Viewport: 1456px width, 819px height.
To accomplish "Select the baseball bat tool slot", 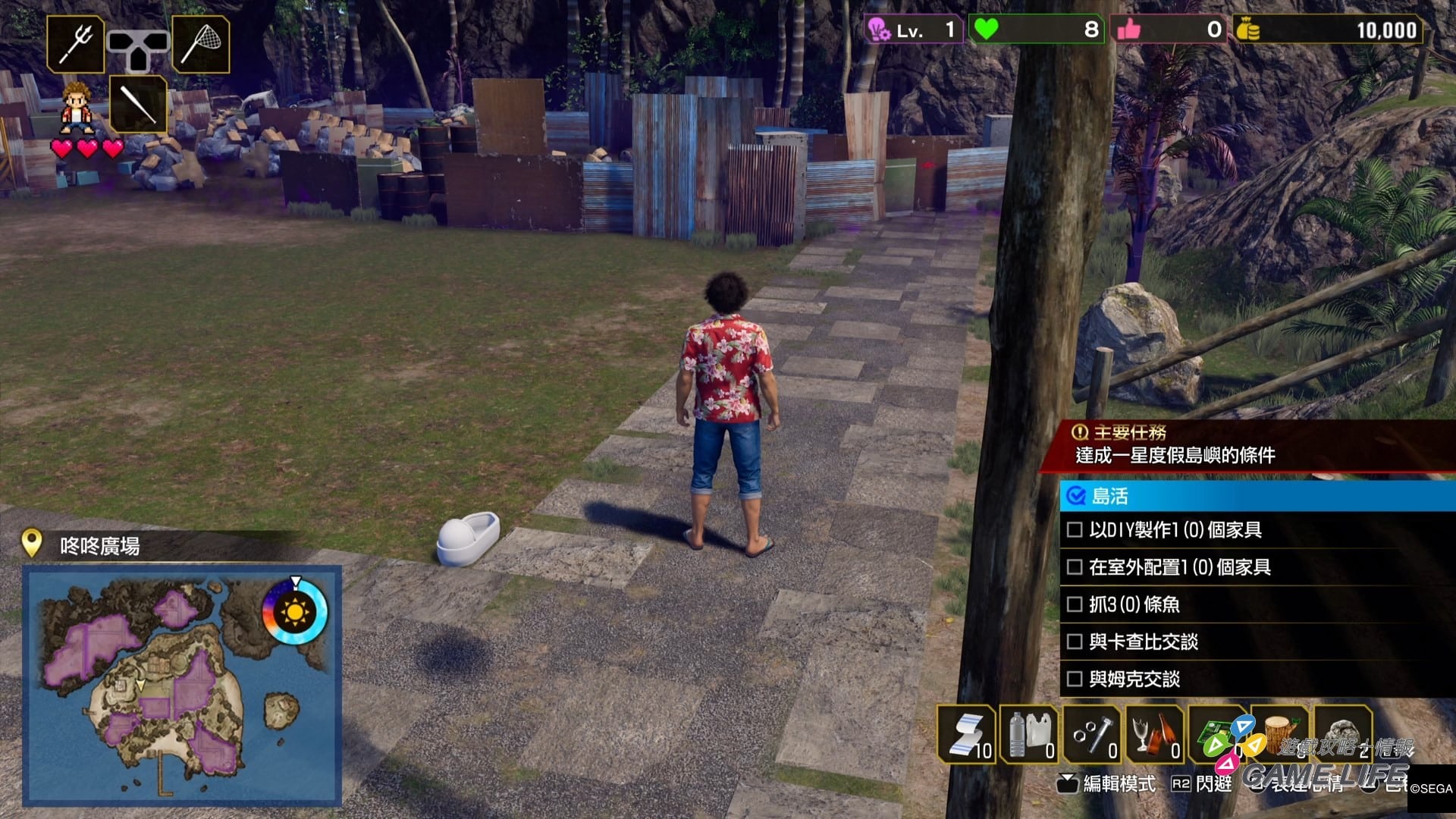I will pos(138,105).
